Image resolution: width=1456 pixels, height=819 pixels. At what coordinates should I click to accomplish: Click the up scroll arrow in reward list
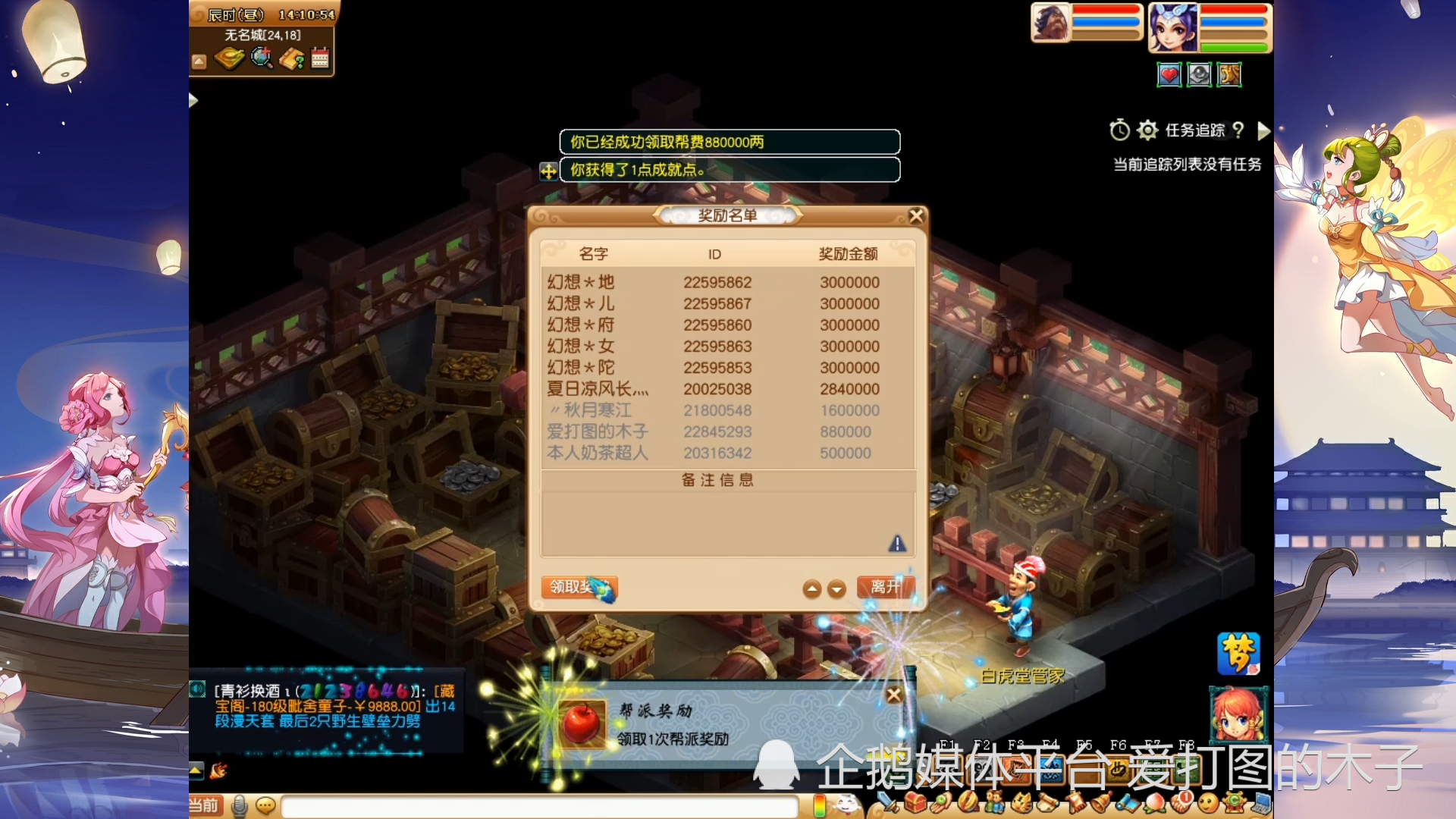812,588
